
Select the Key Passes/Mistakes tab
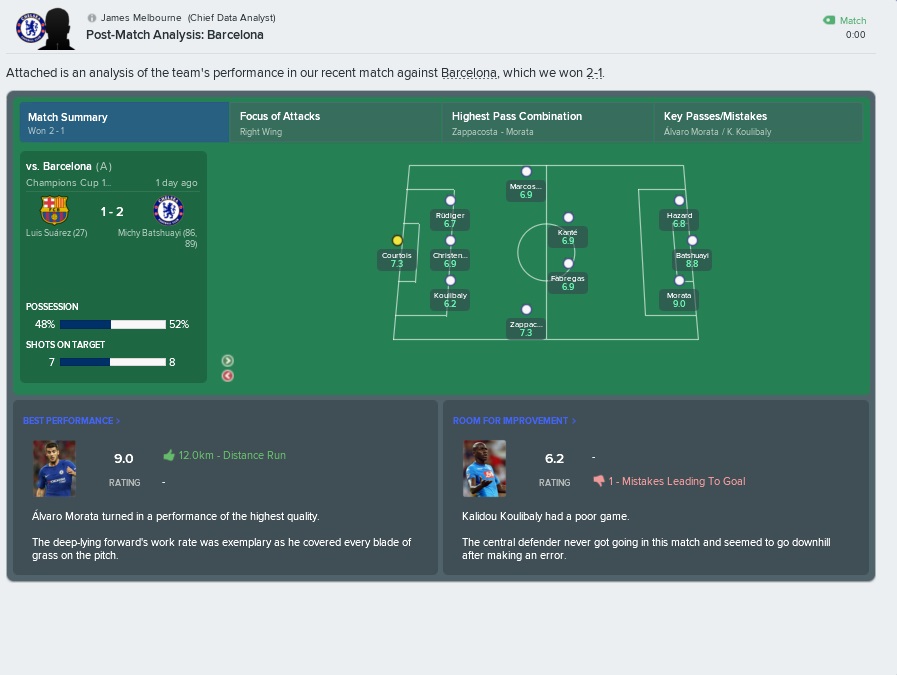click(x=758, y=123)
